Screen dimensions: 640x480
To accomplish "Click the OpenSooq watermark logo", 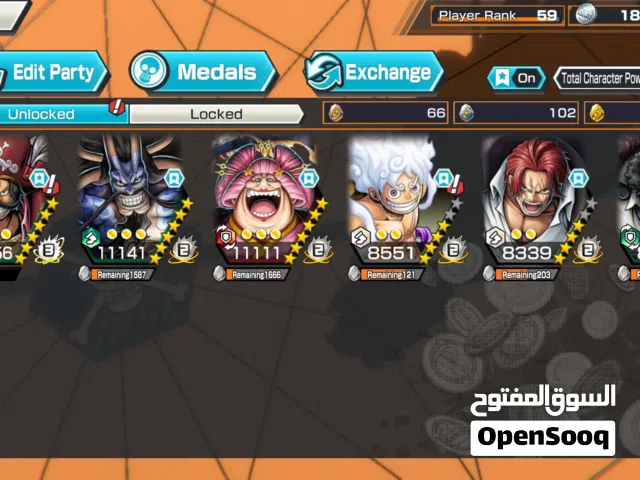I will coord(542,437).
